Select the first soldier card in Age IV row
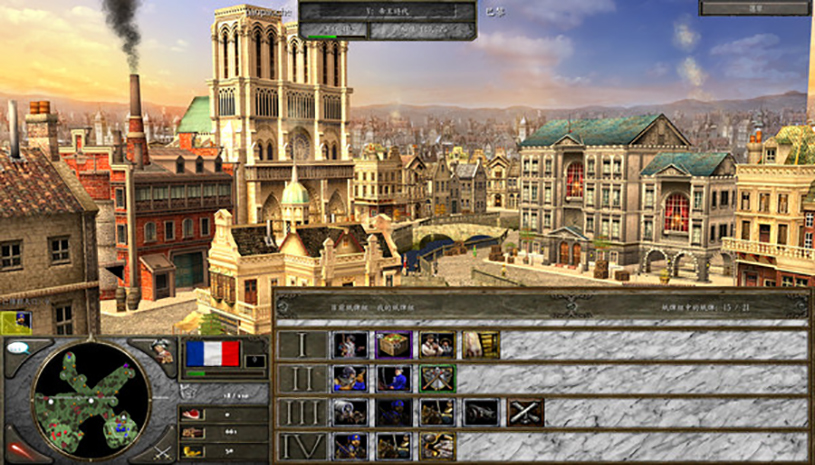The height and width of the screenshot is (465, 815). tap(349, 445)
